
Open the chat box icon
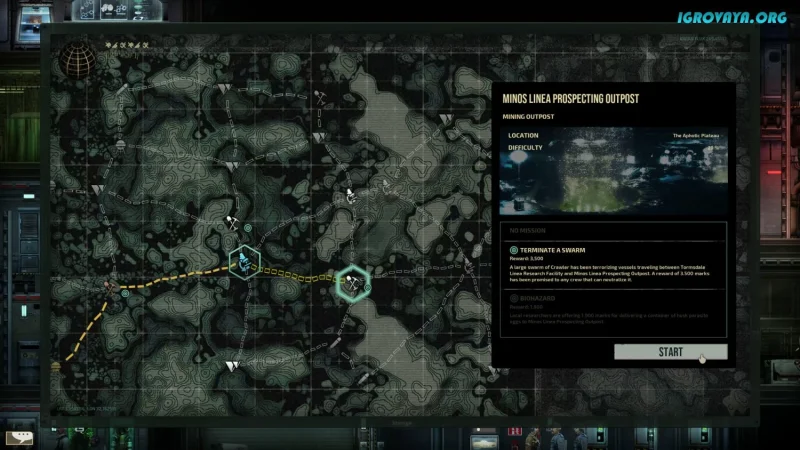(x=17, y=437)
